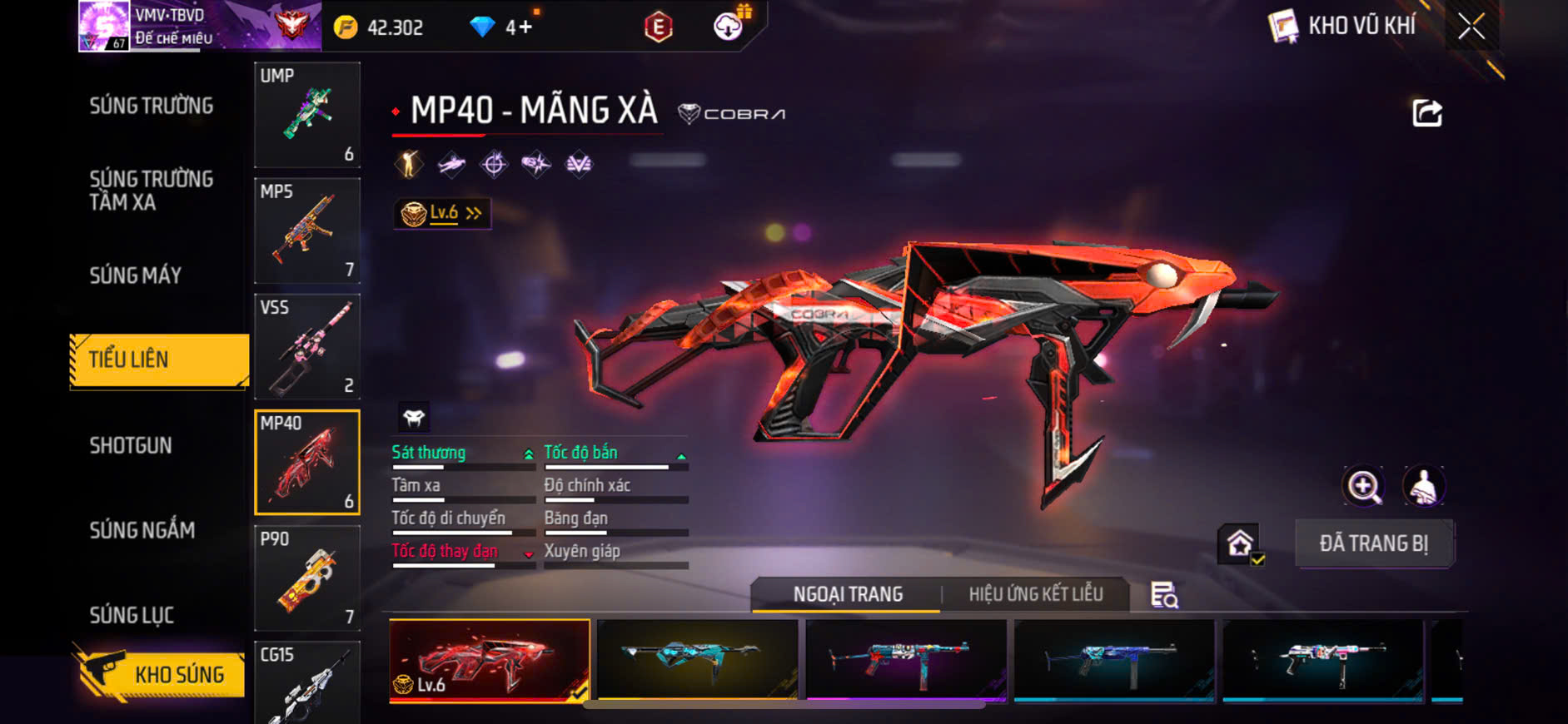Share the MP40 skin
Image resolution: width=1568 pixels, height=724 pixels.
click(1426, 113)
